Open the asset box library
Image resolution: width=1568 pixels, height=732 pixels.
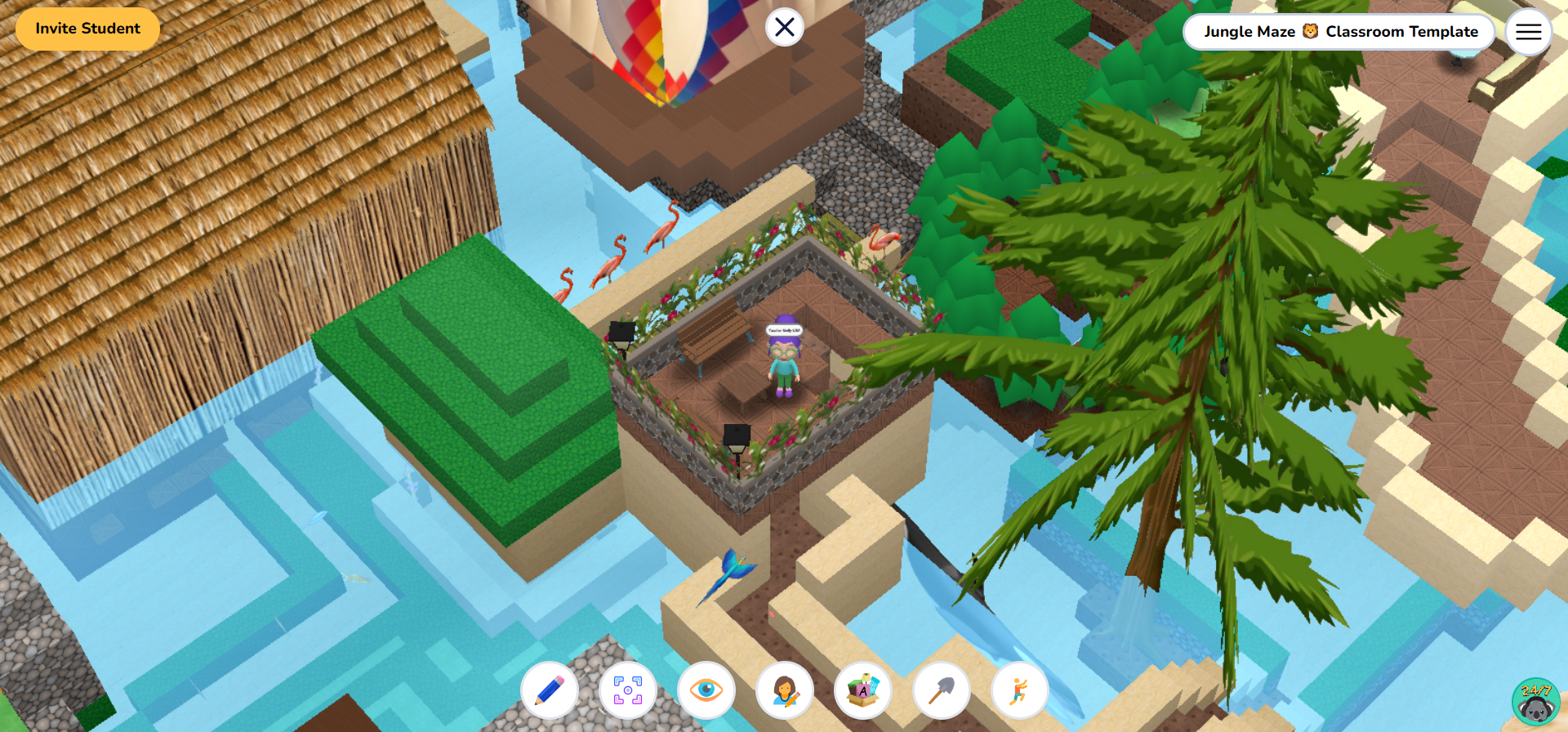862,690
